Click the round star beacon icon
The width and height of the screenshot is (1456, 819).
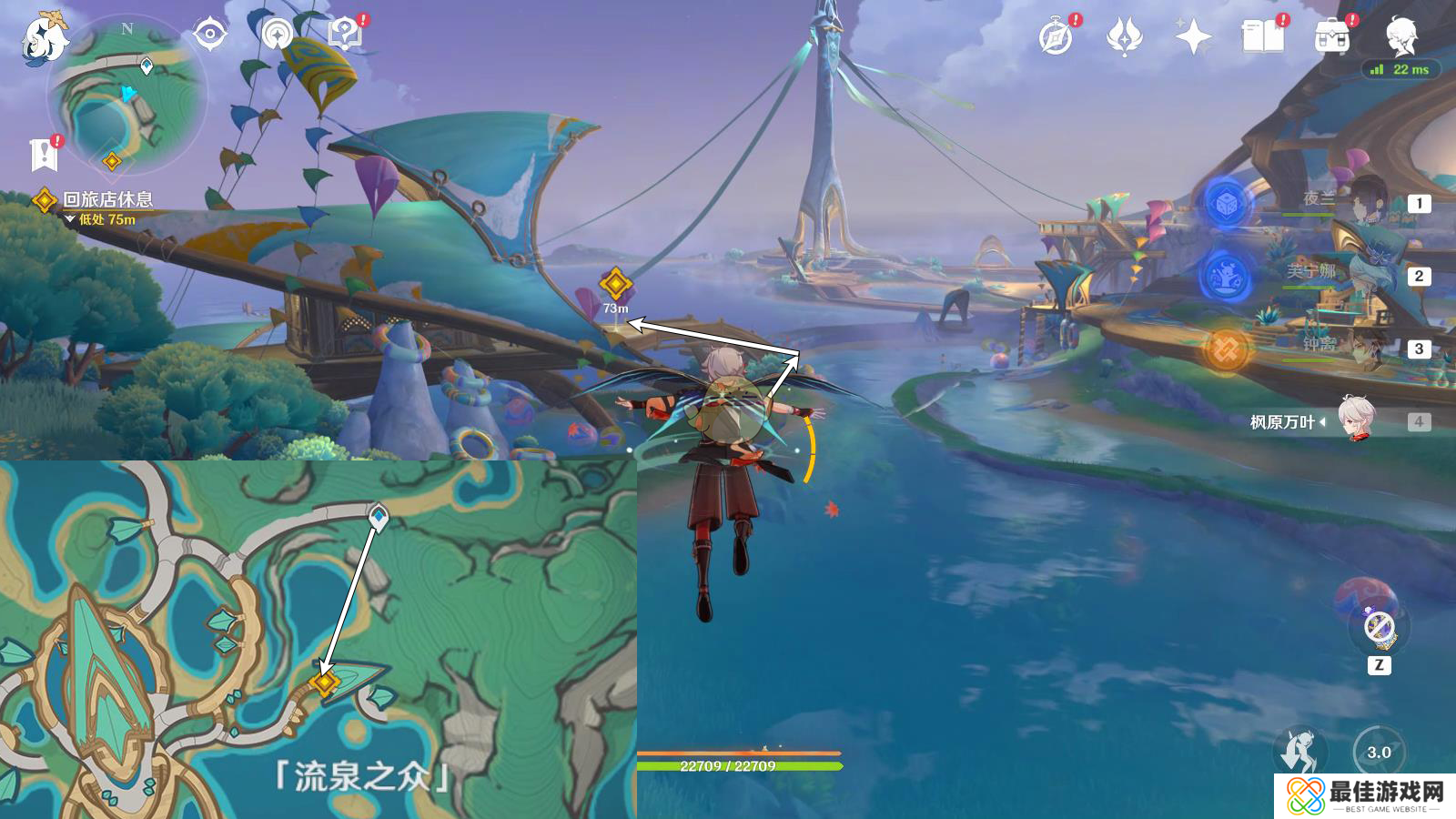click(277, 35)
